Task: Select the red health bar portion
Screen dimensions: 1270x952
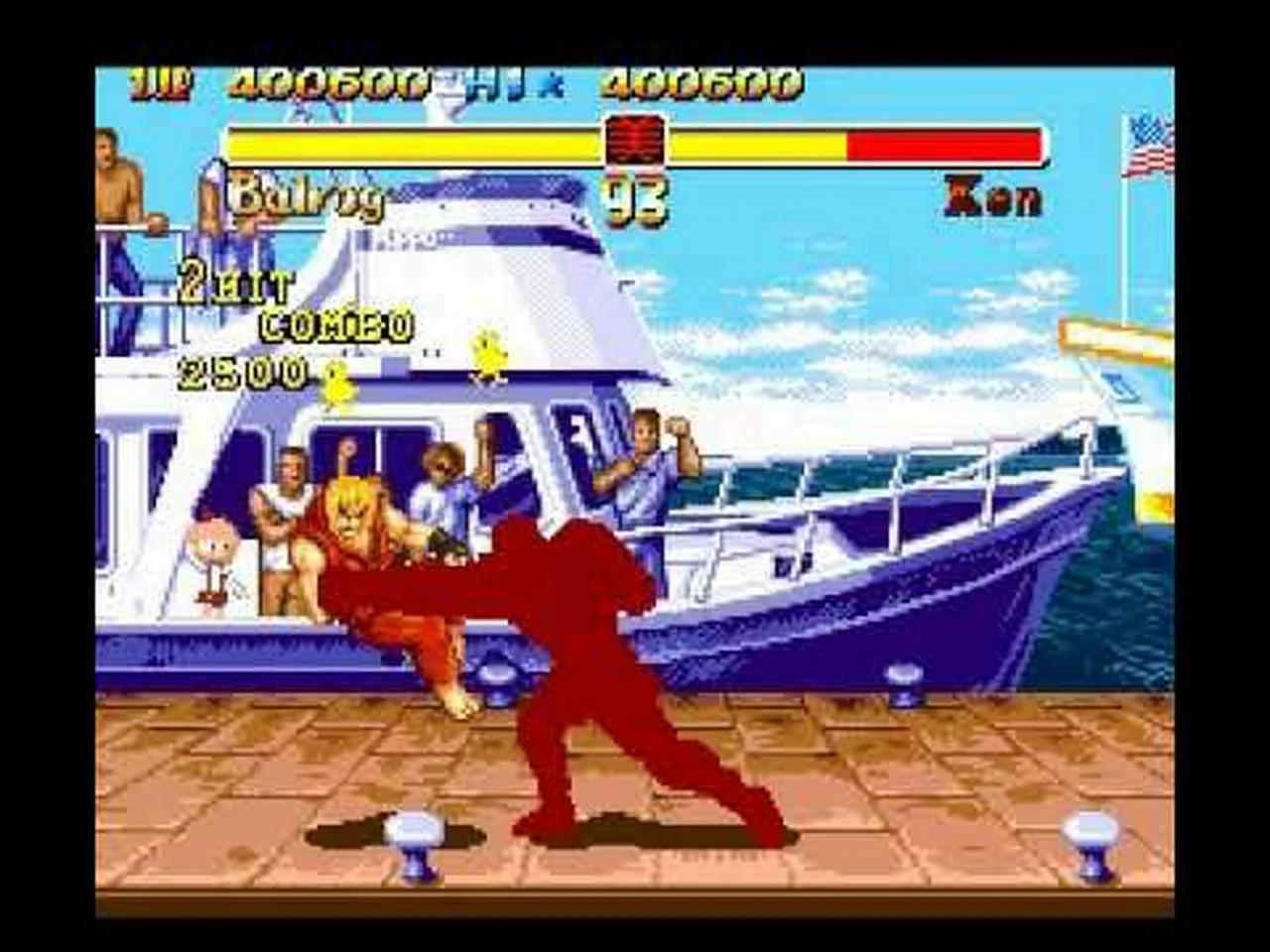Action: 943,144
